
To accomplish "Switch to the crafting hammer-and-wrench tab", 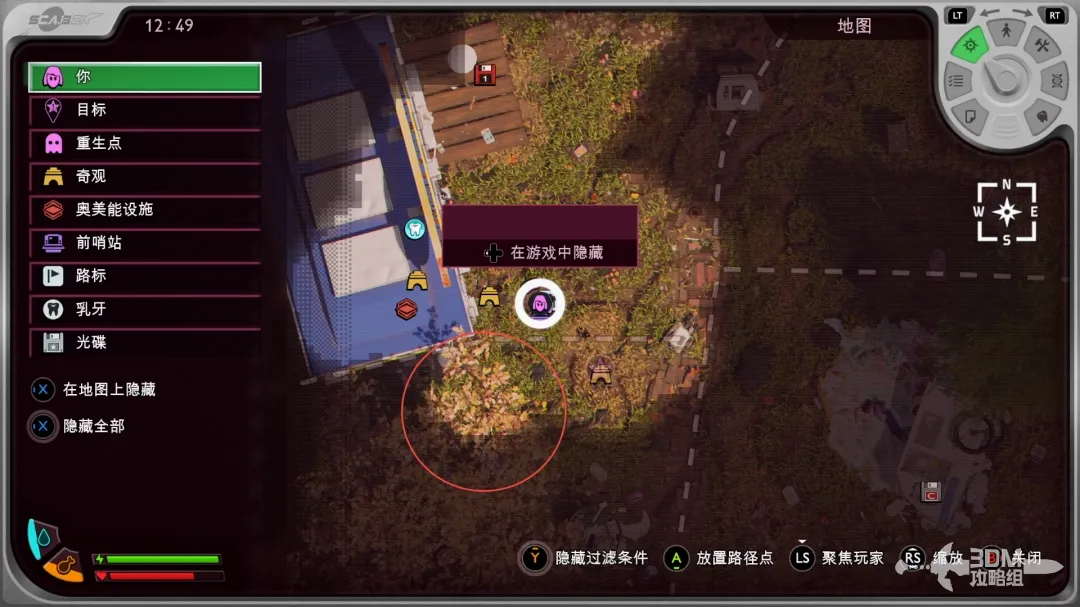I will 1041,46.
